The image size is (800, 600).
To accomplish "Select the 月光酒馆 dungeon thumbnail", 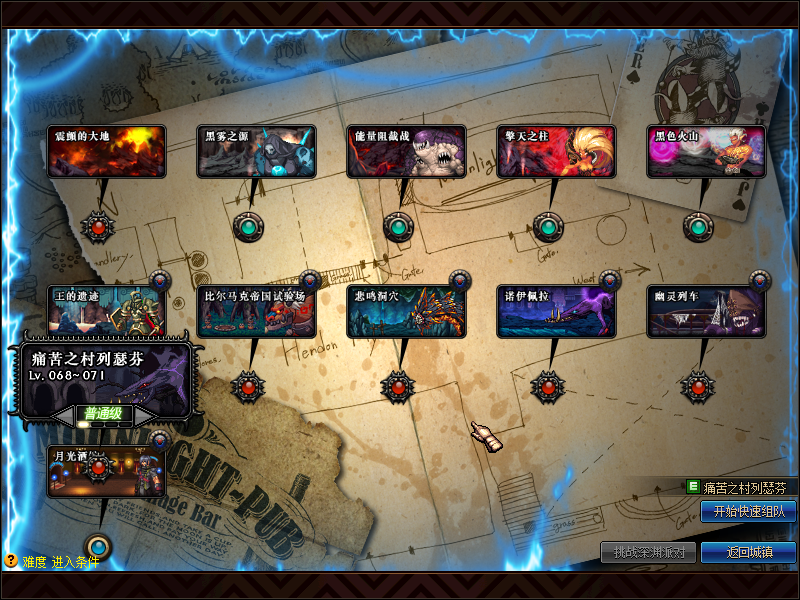I will point(106,472).
